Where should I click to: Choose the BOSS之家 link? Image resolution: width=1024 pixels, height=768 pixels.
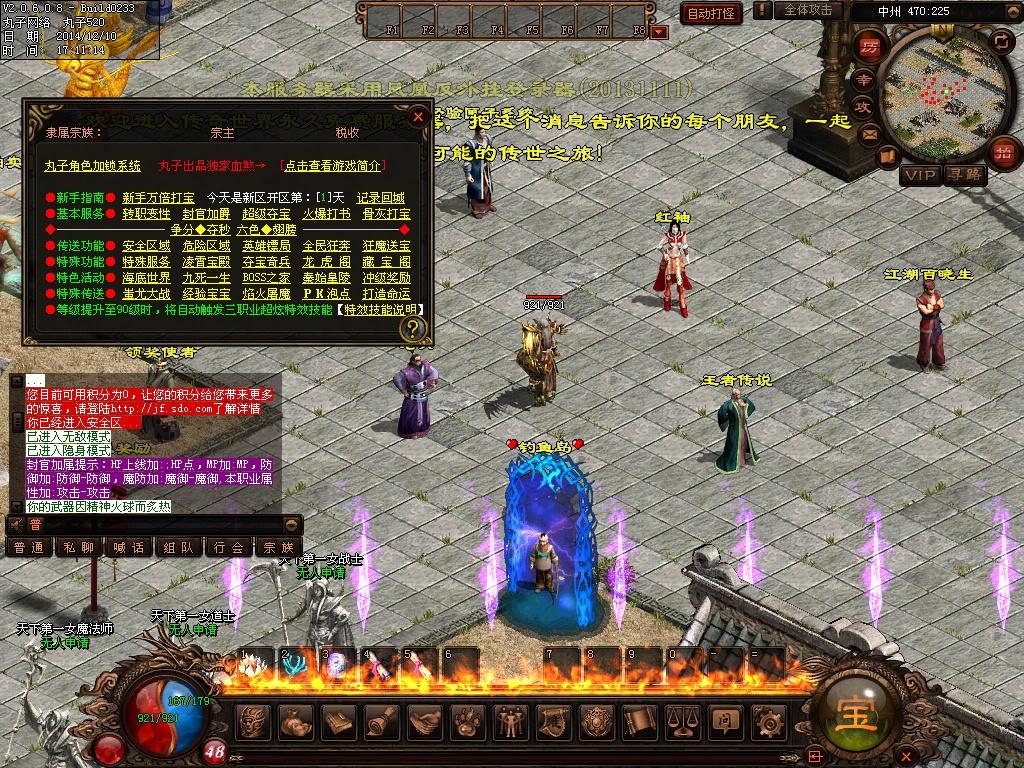pos(266,278)
